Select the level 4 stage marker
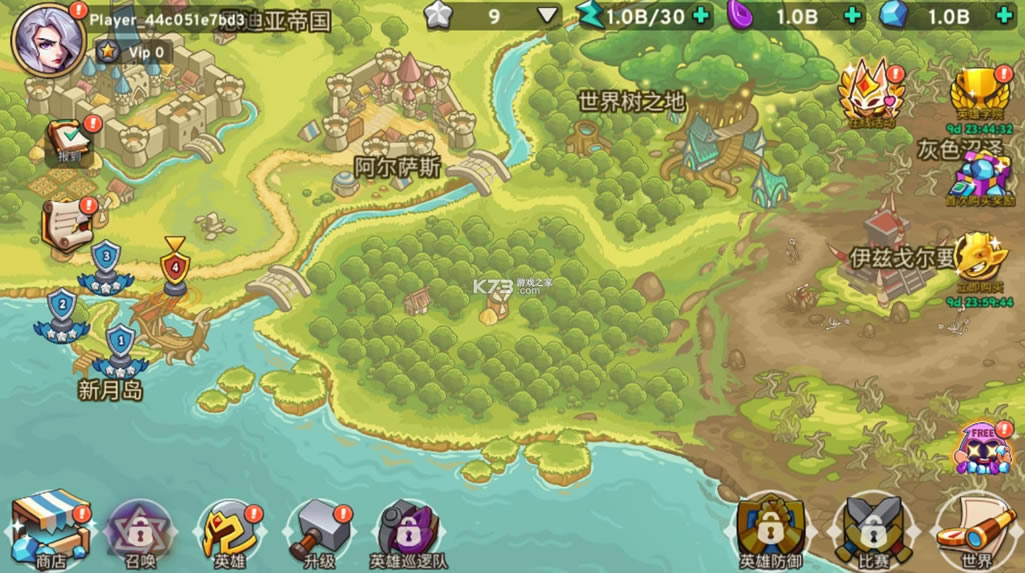The height and width of the screenshot is (573, 1025). [175, 268]
